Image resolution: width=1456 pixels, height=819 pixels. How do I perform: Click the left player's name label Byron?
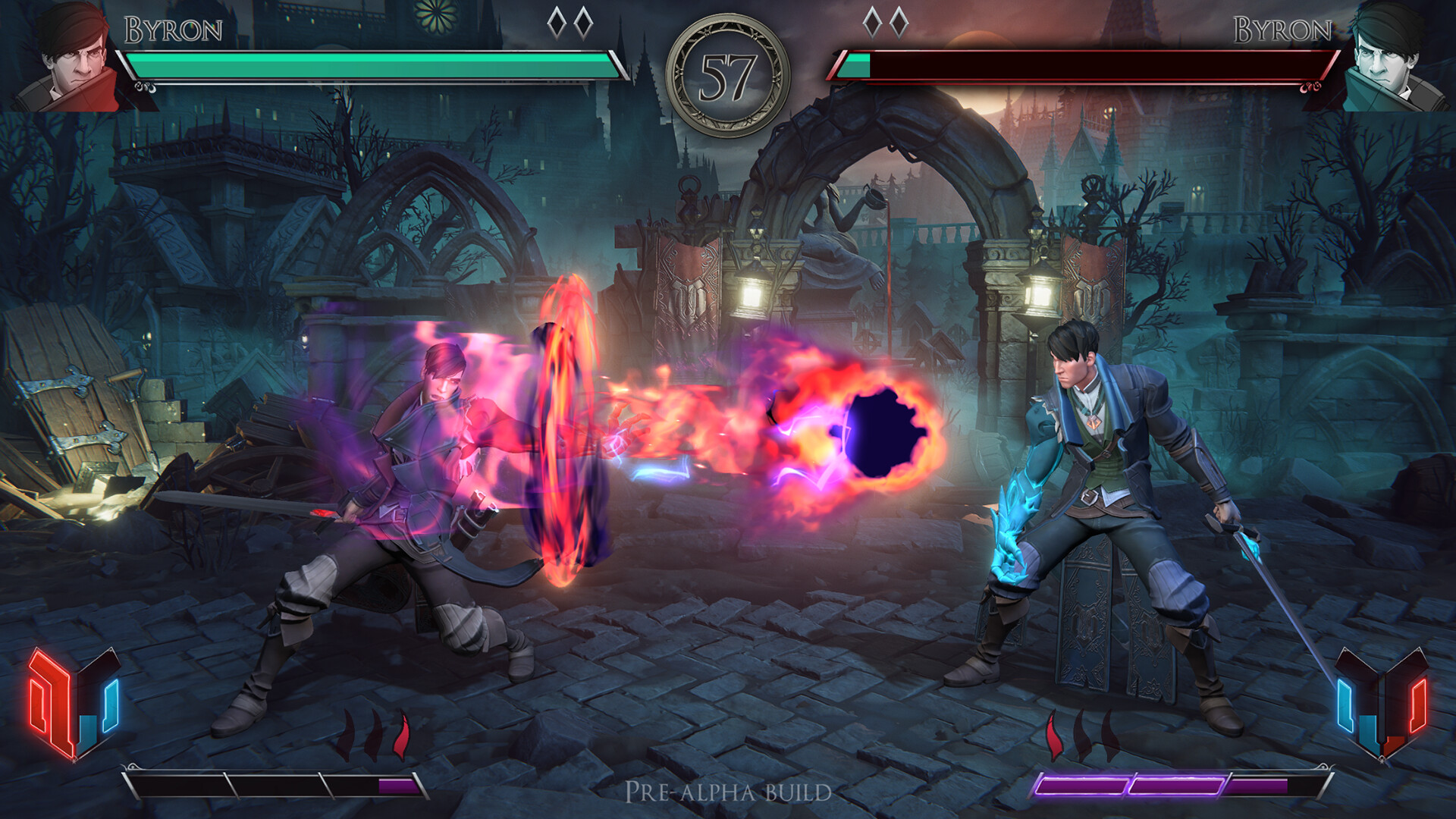[x=173, y=29]
